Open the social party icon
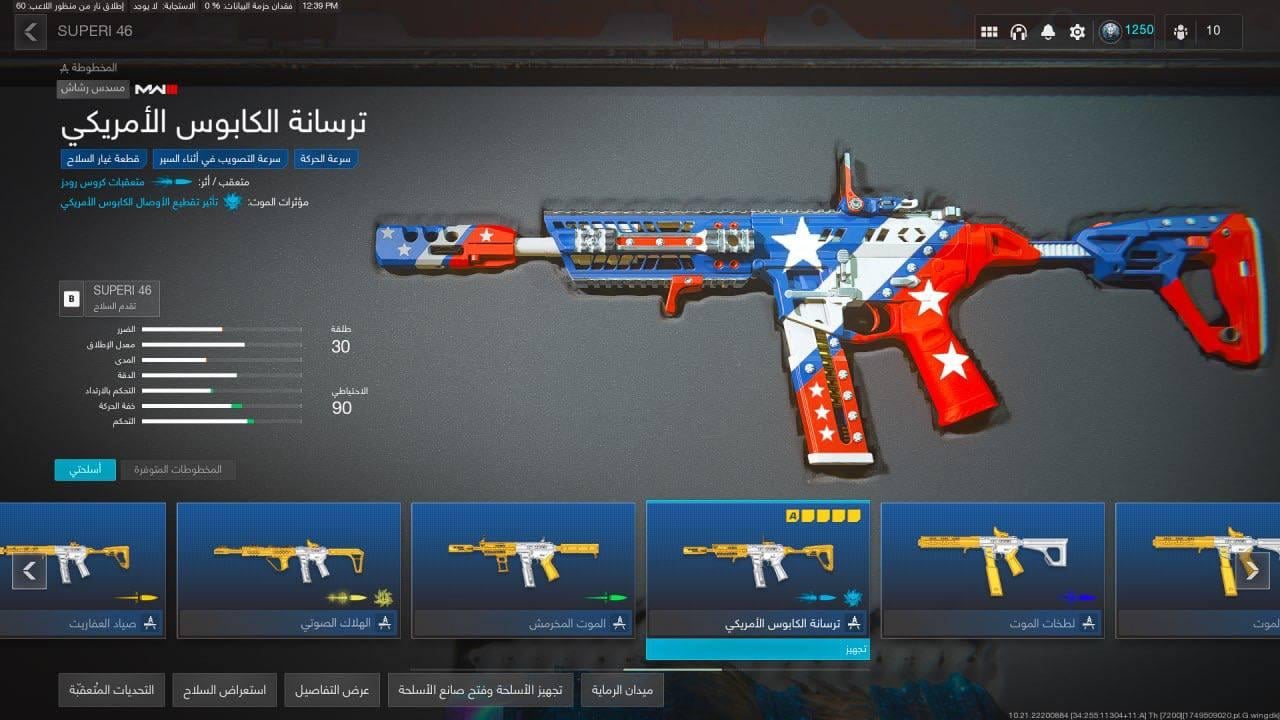This screenshot has width=1280, height=720. click(x=1181, y=31)
